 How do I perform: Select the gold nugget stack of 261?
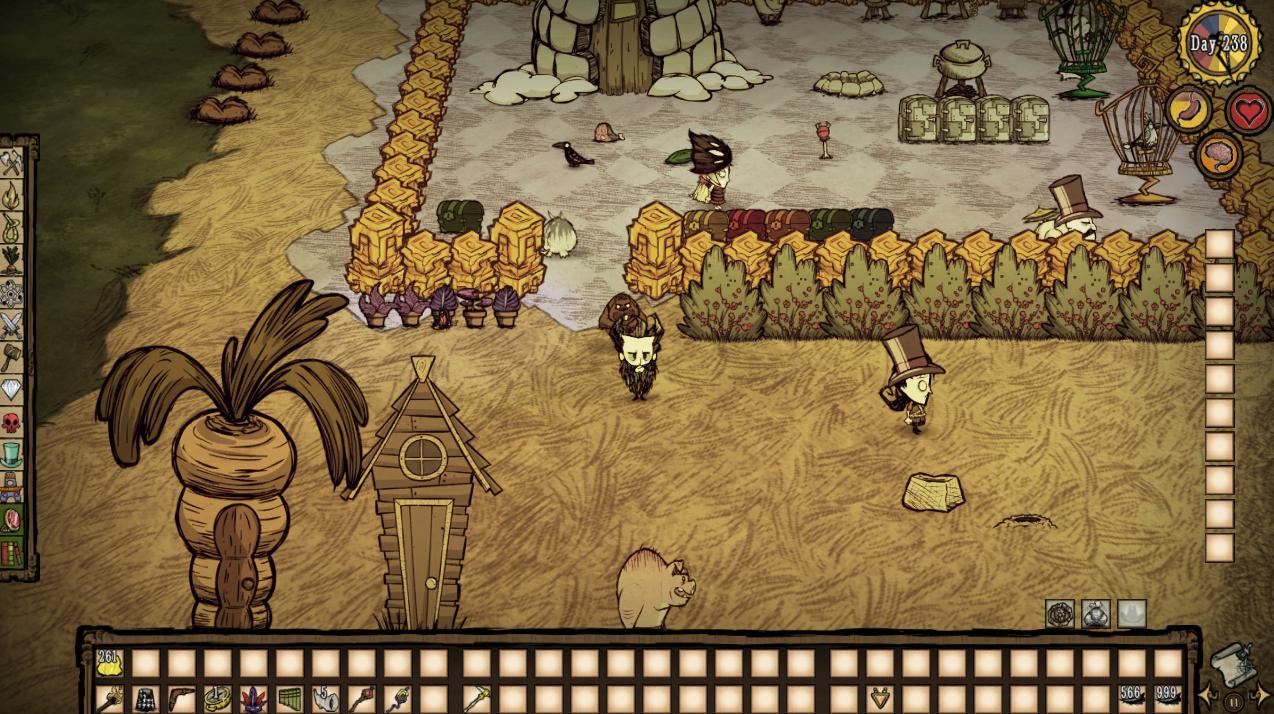108,663
